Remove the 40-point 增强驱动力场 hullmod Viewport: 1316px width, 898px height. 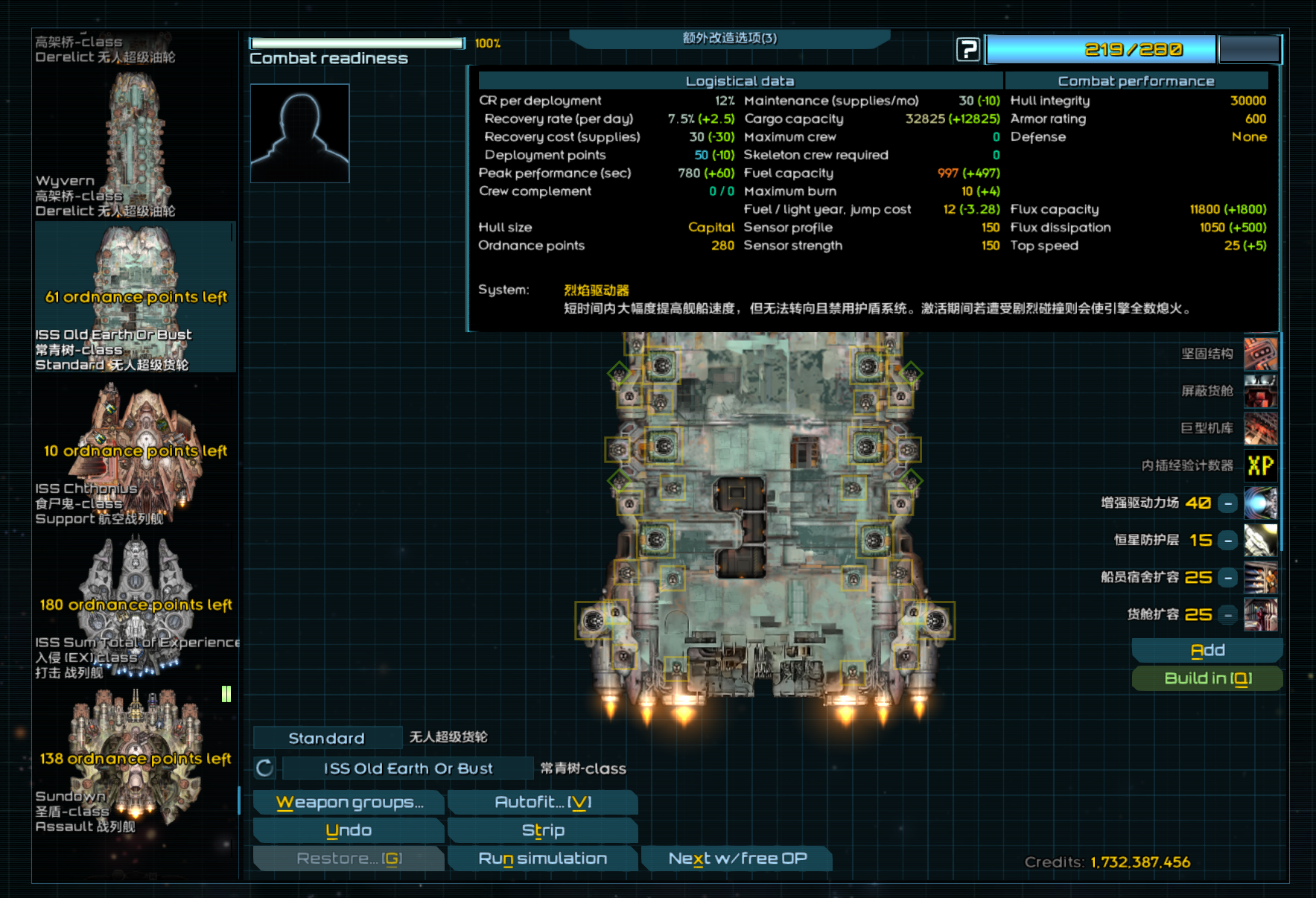[1227, 503]
